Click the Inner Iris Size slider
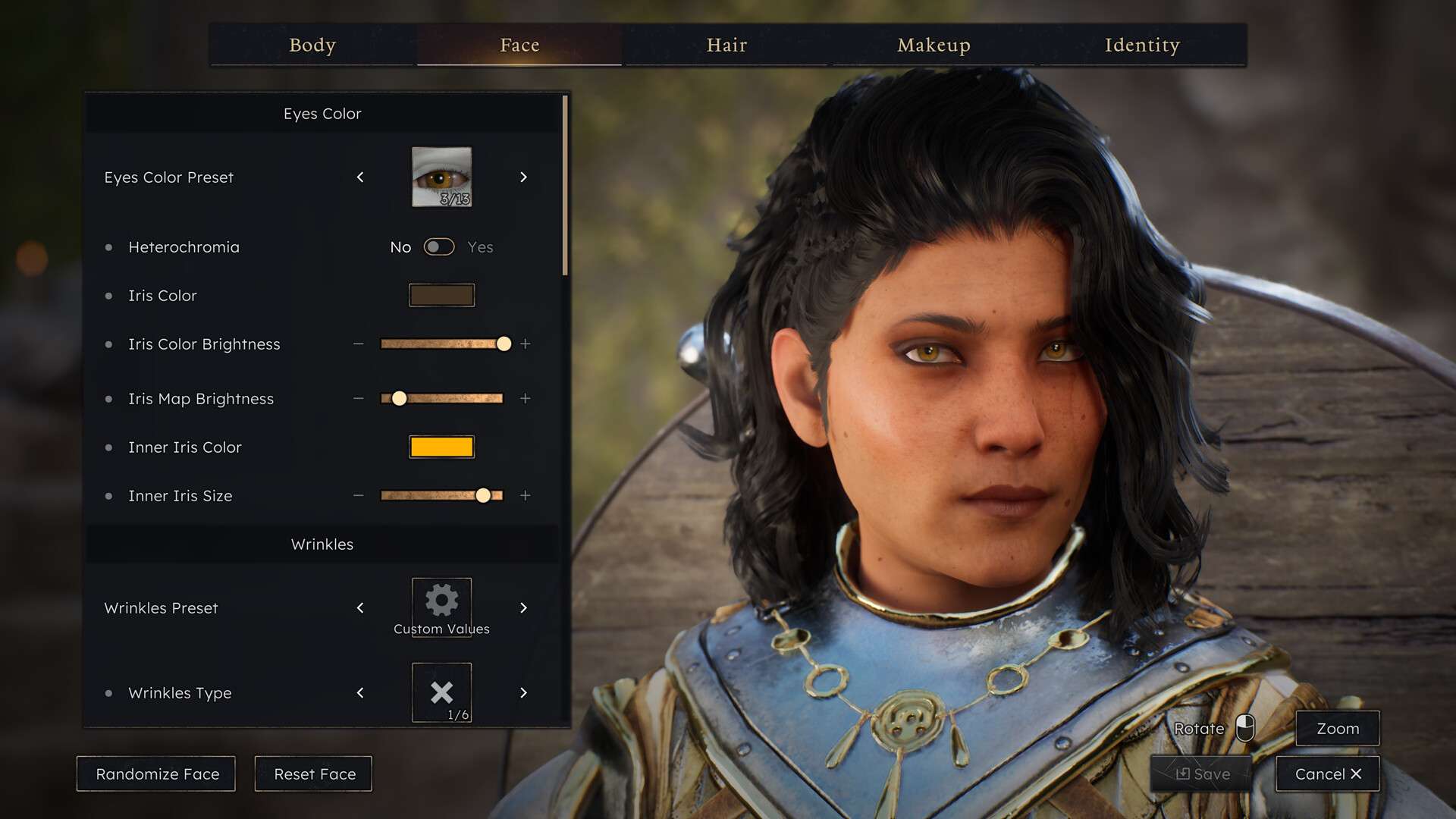Viewport: 1456px width, 819px height. click(x=441, y=496)
